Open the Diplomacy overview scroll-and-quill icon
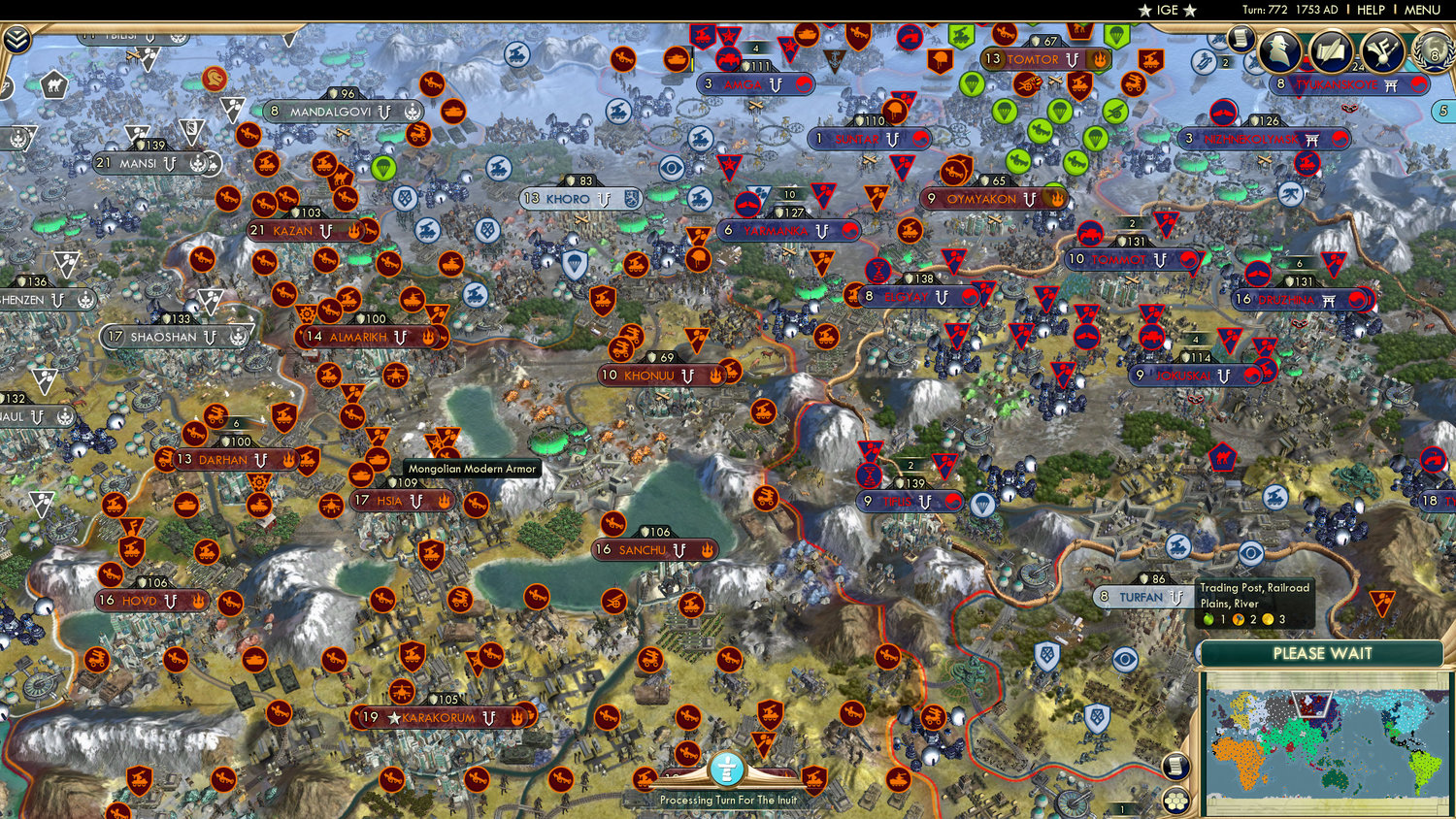This screenshot has height=819, width=1456. click(x=1332, y=49)
